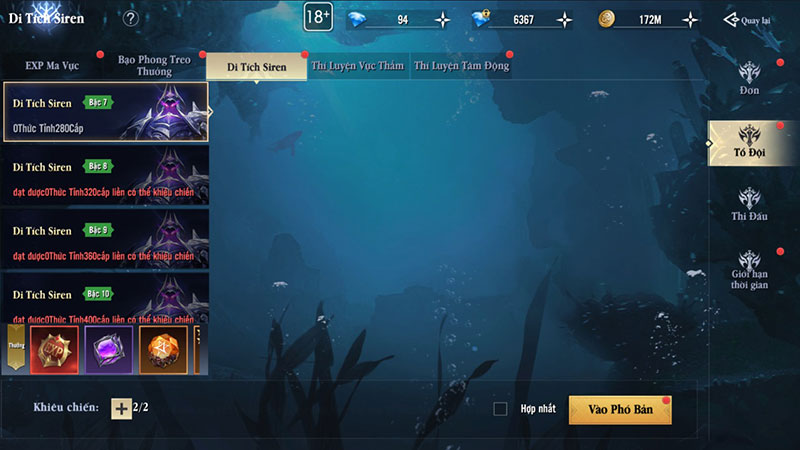800x450 pixels.
Task: Switch to Thí Luyện Vực Thẳm tab
Action: pyautogui.click(x=359, y=66)
